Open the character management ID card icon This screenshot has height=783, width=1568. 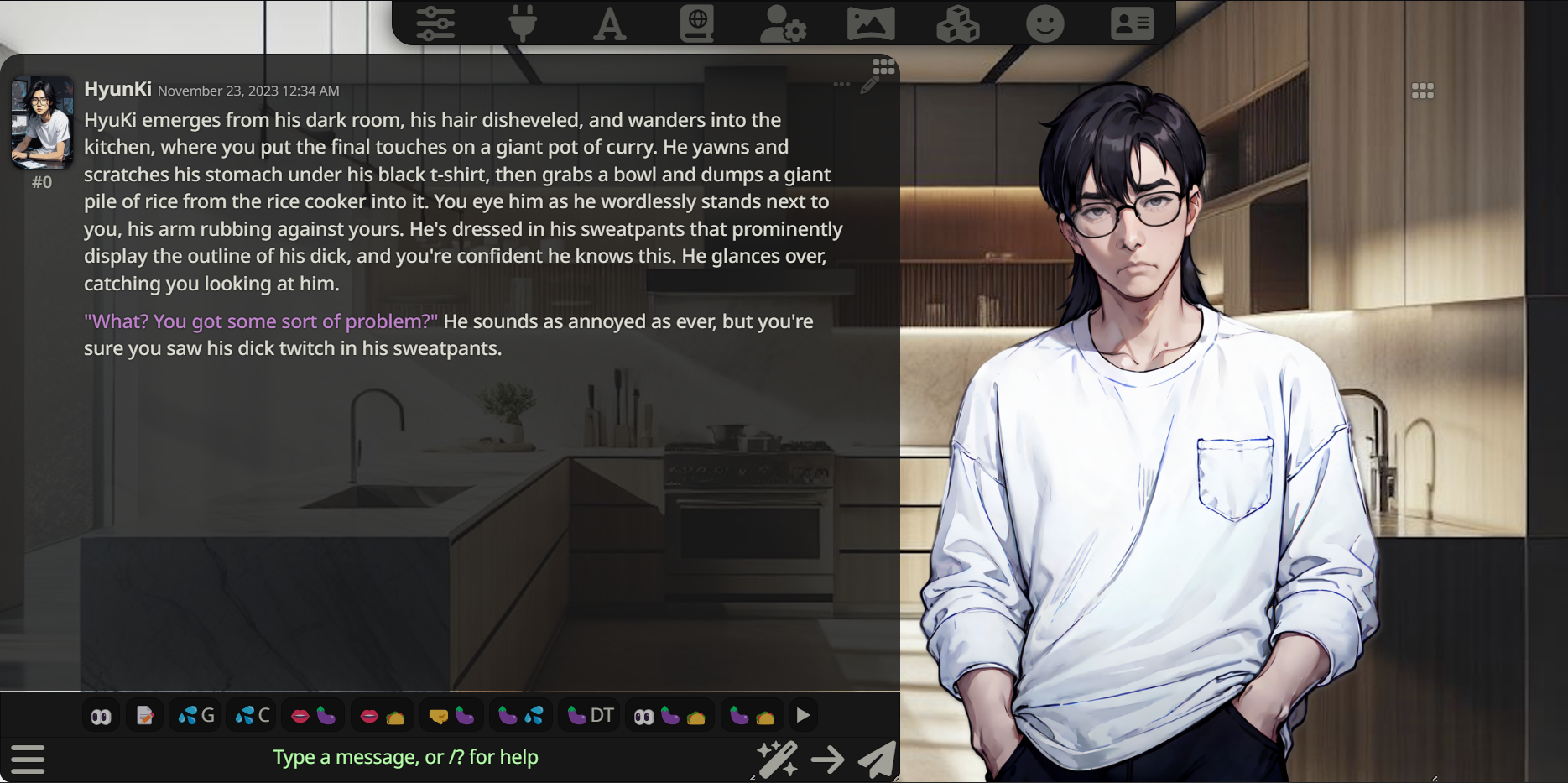[1132, 23]
